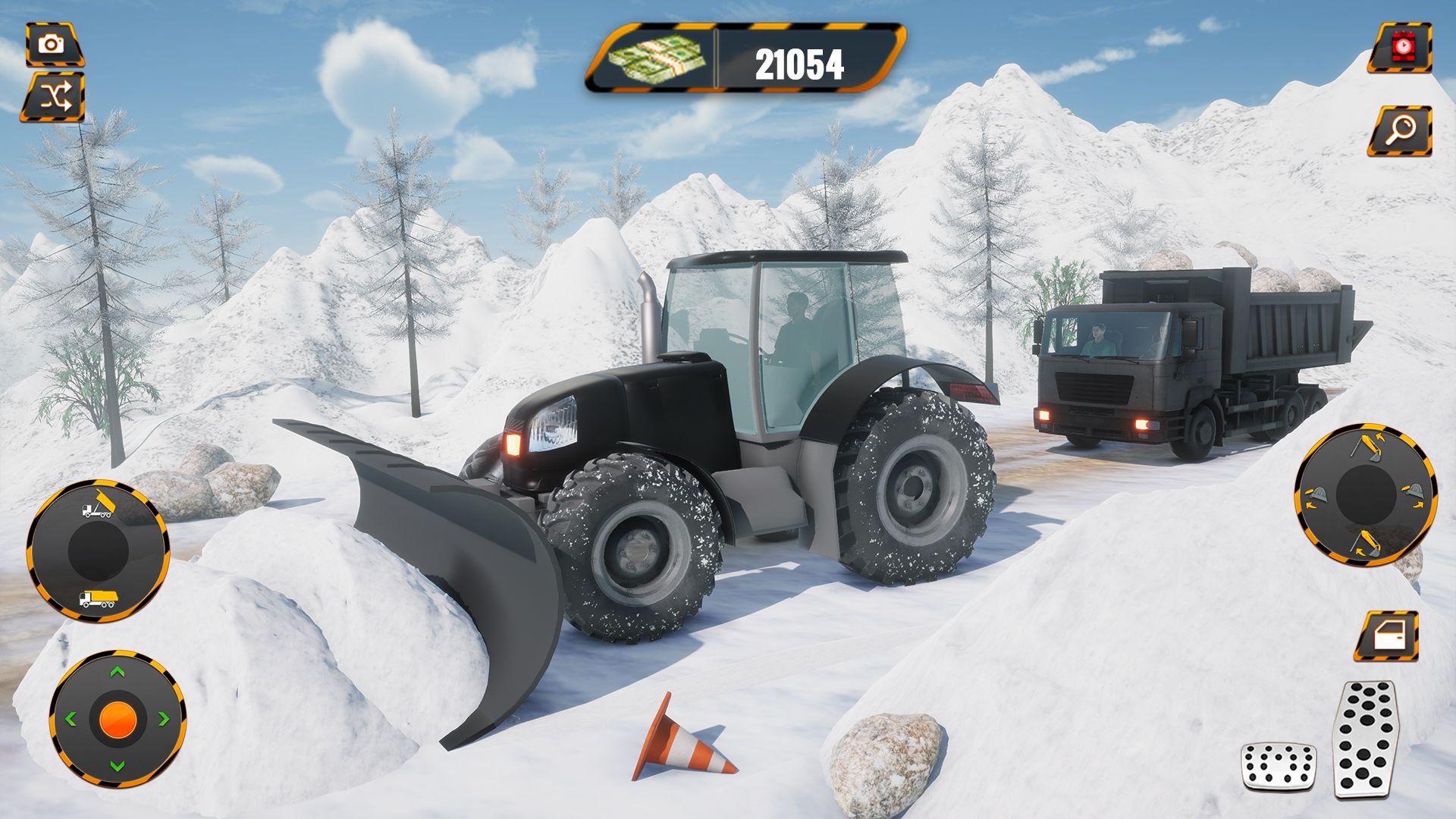Hit the tall accelerator pedal

click(x=1366, y=738)
